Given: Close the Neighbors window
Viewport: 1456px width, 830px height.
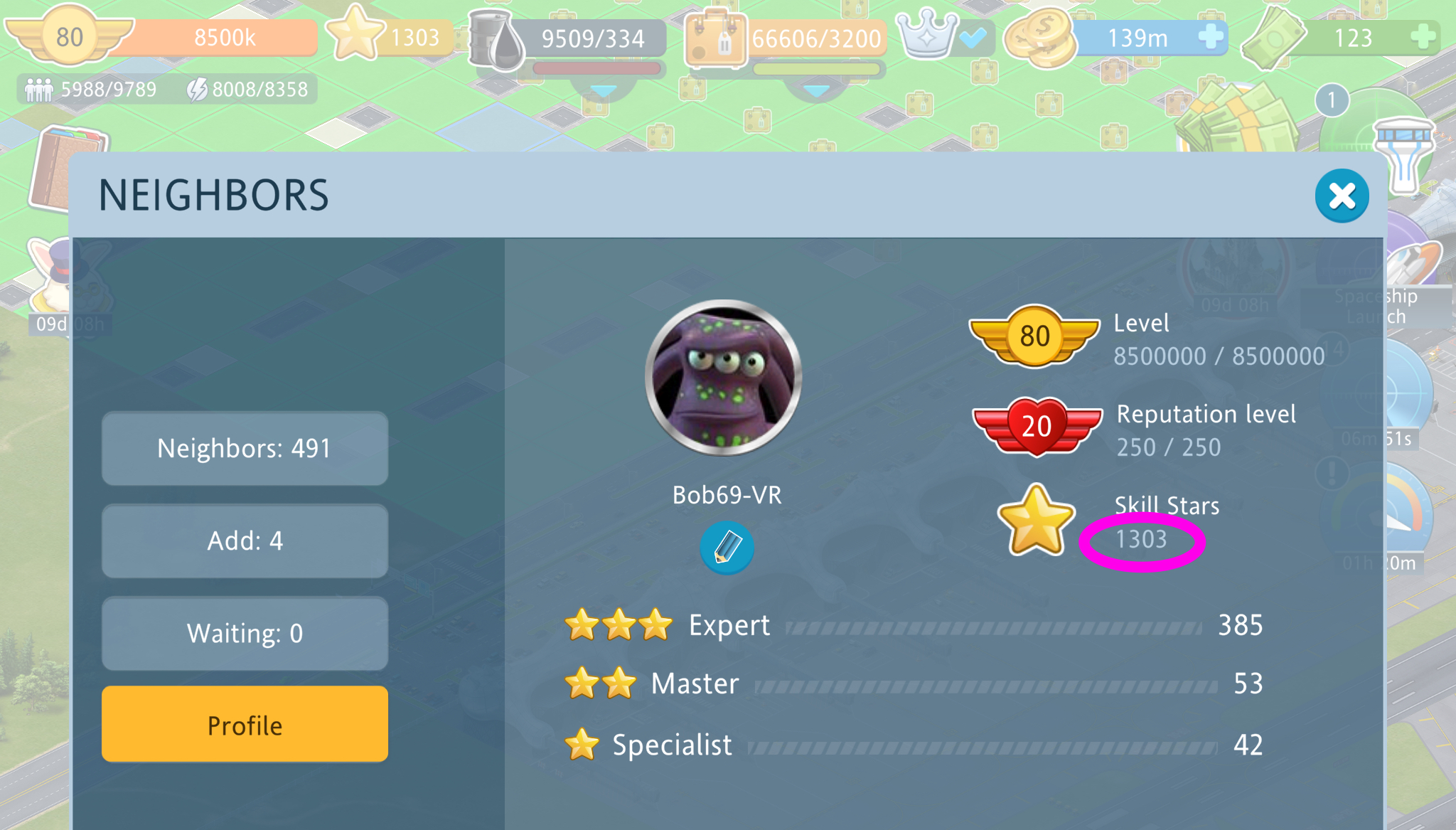Looking at the screenshot, I should [1342, 196].
